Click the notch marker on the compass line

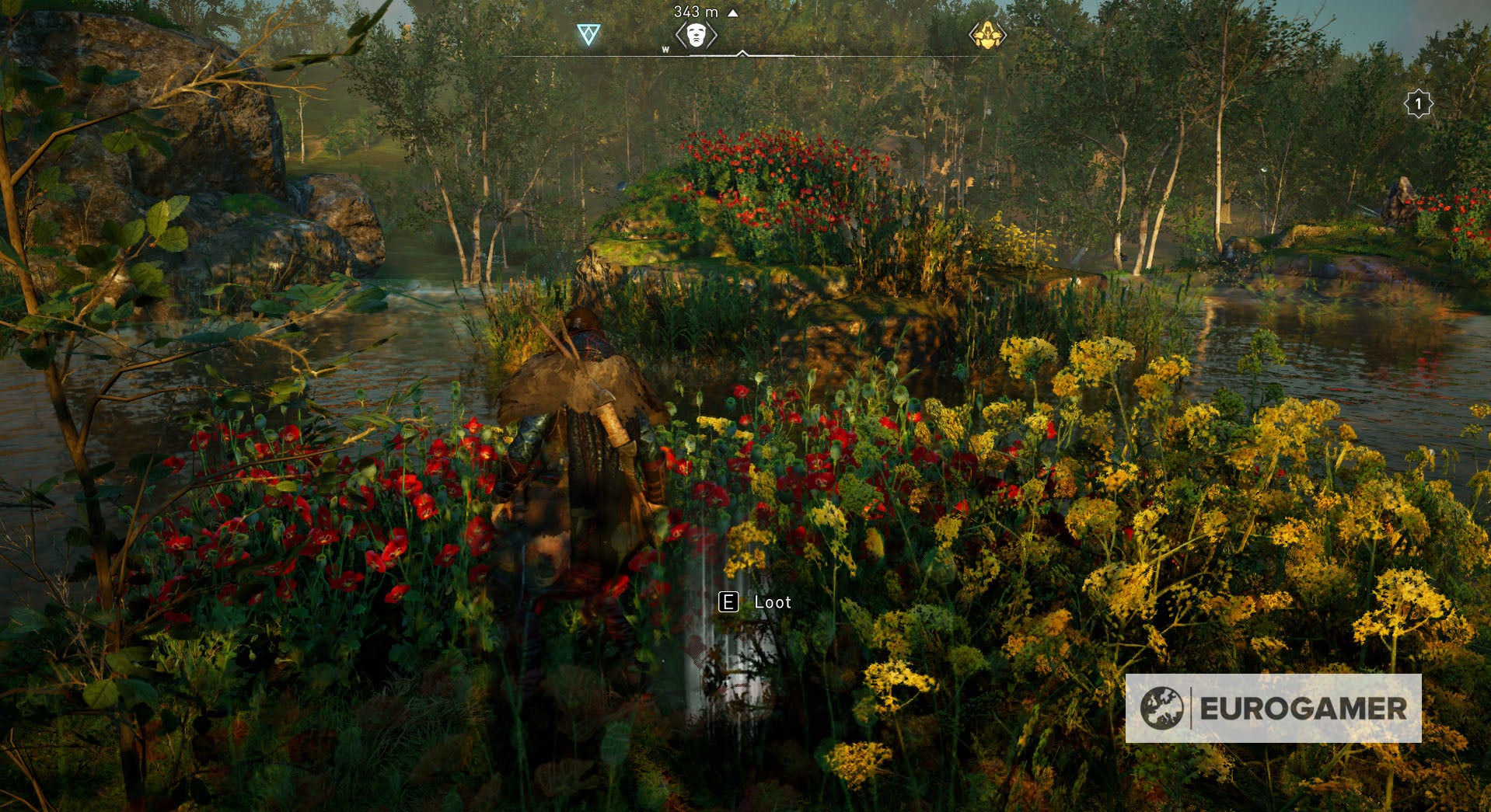(x=742, y=54)
